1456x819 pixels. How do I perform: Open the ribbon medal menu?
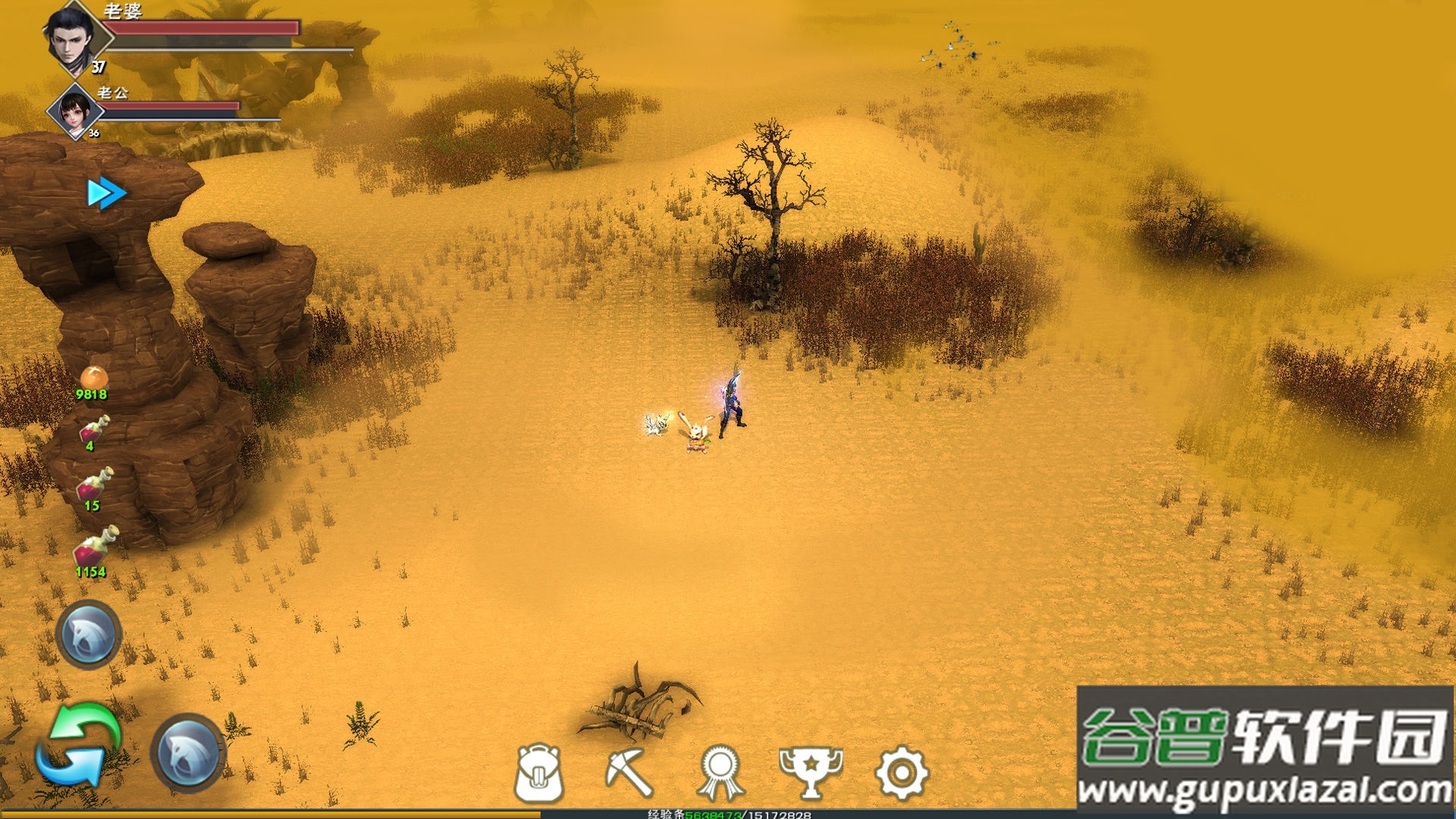(x=720, y=773)
